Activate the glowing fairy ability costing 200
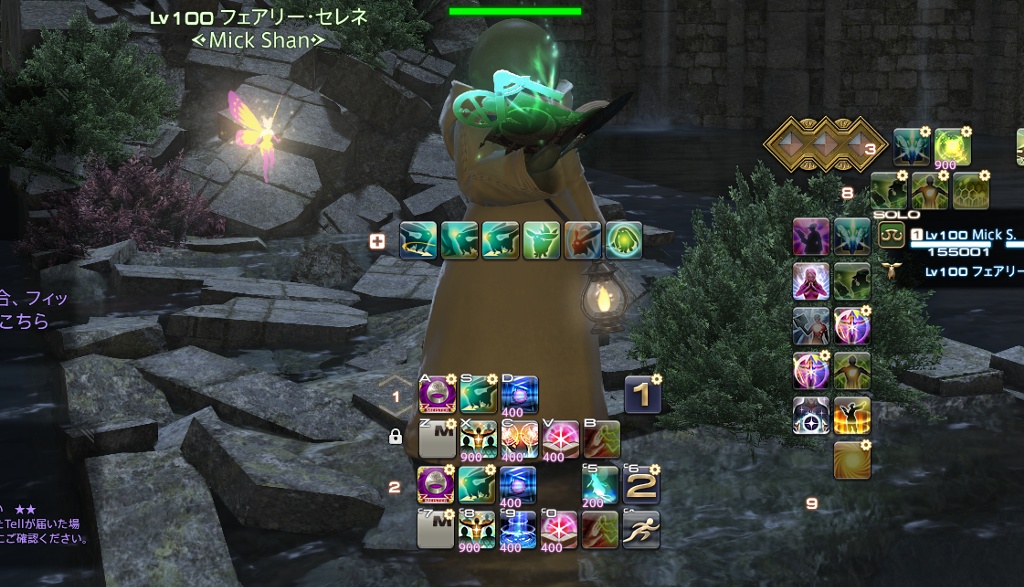Viewport: 1024px width, 587px height. [x=600, y=486]
